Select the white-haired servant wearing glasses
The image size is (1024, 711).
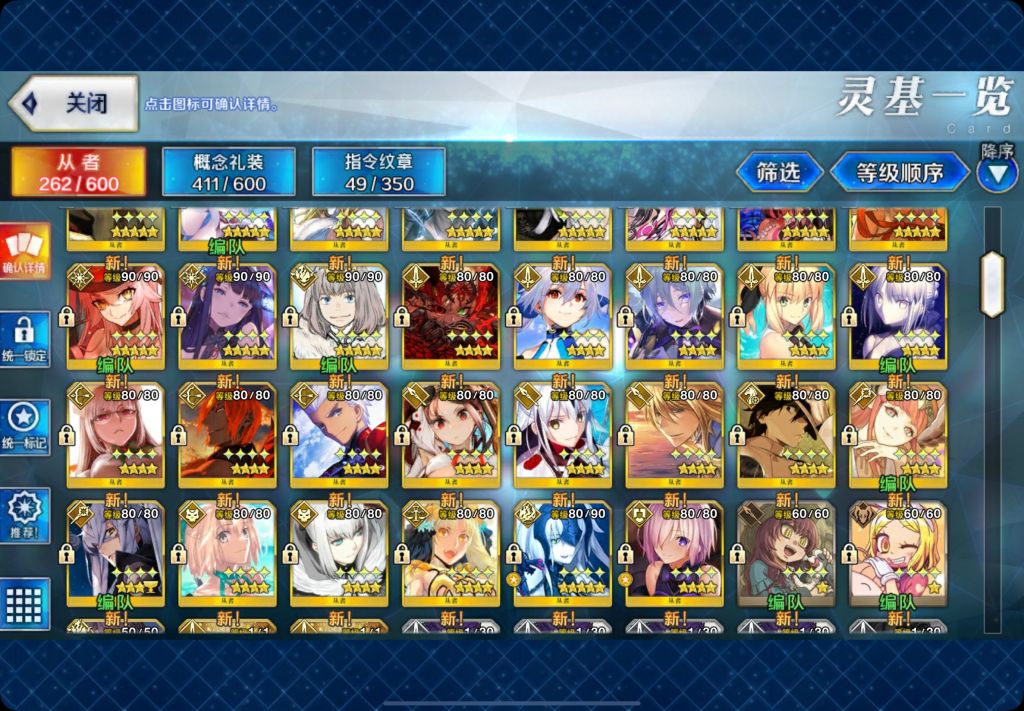click(x=115, y=430)
